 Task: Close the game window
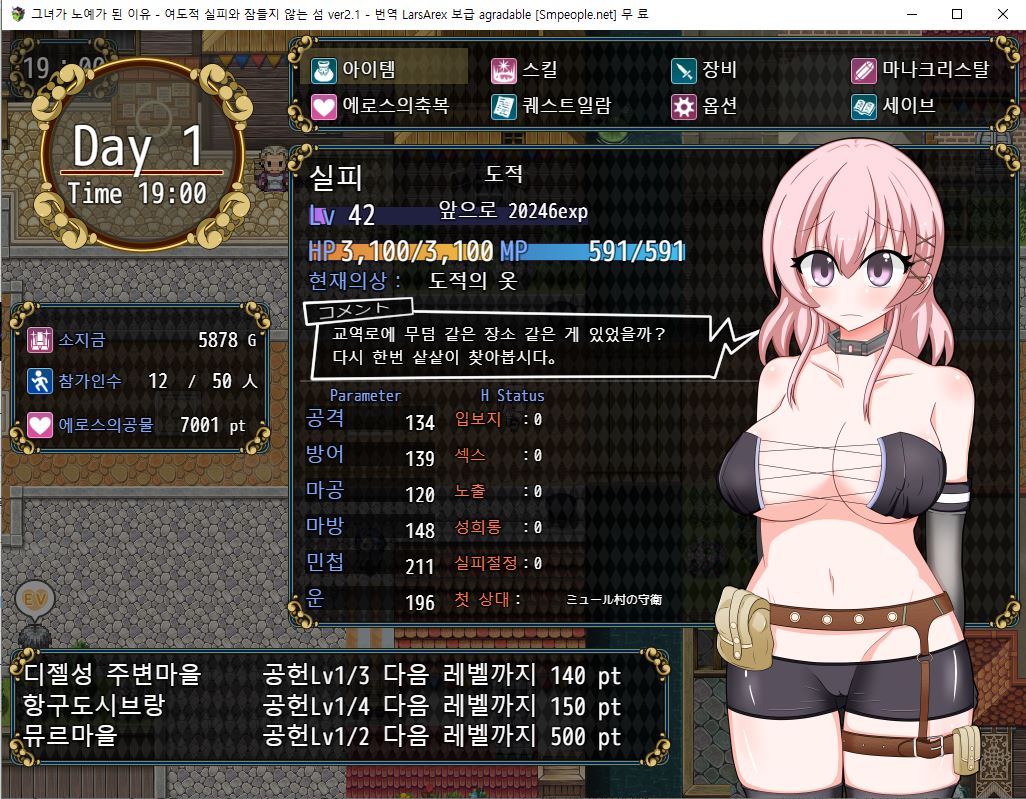tap(1002, 14)
